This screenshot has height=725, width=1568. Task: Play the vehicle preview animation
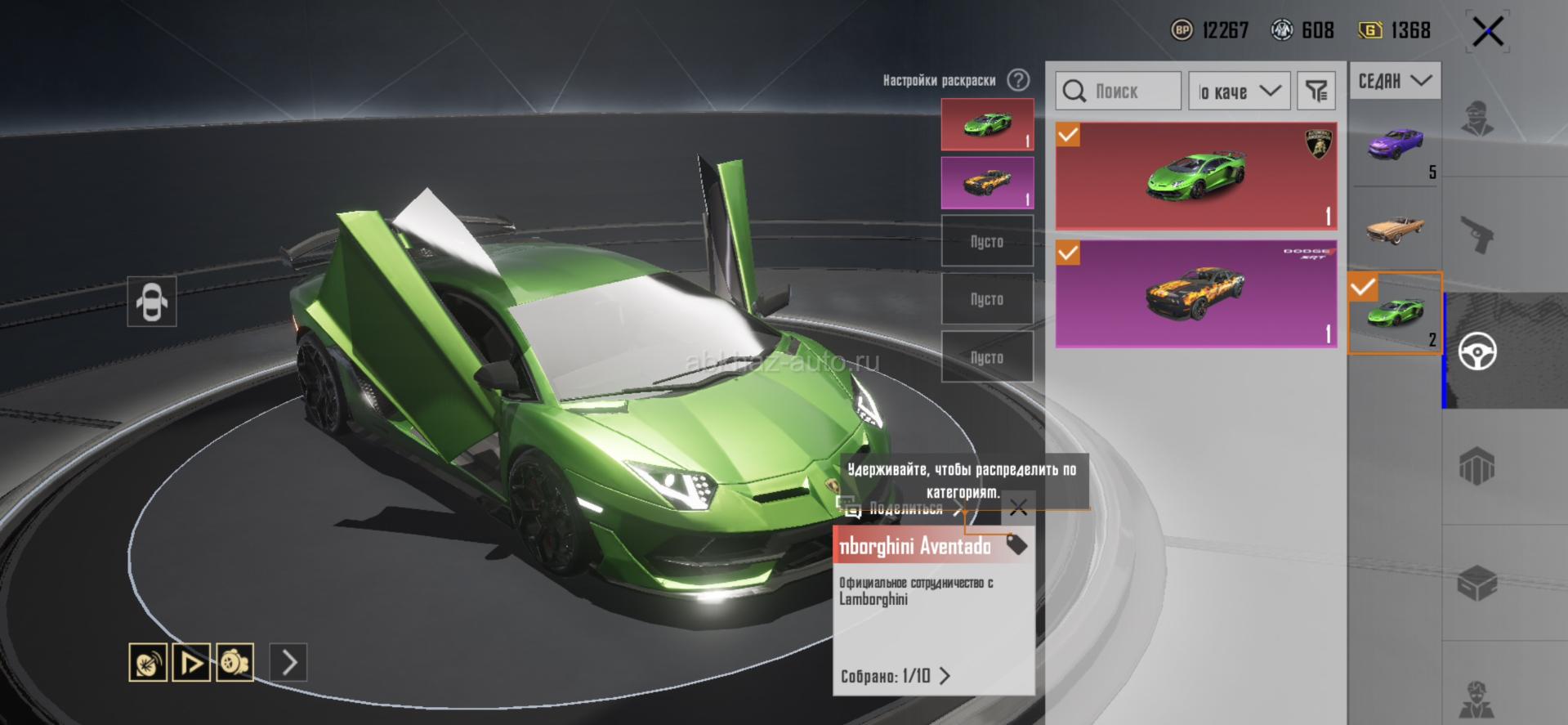(191, 662)
